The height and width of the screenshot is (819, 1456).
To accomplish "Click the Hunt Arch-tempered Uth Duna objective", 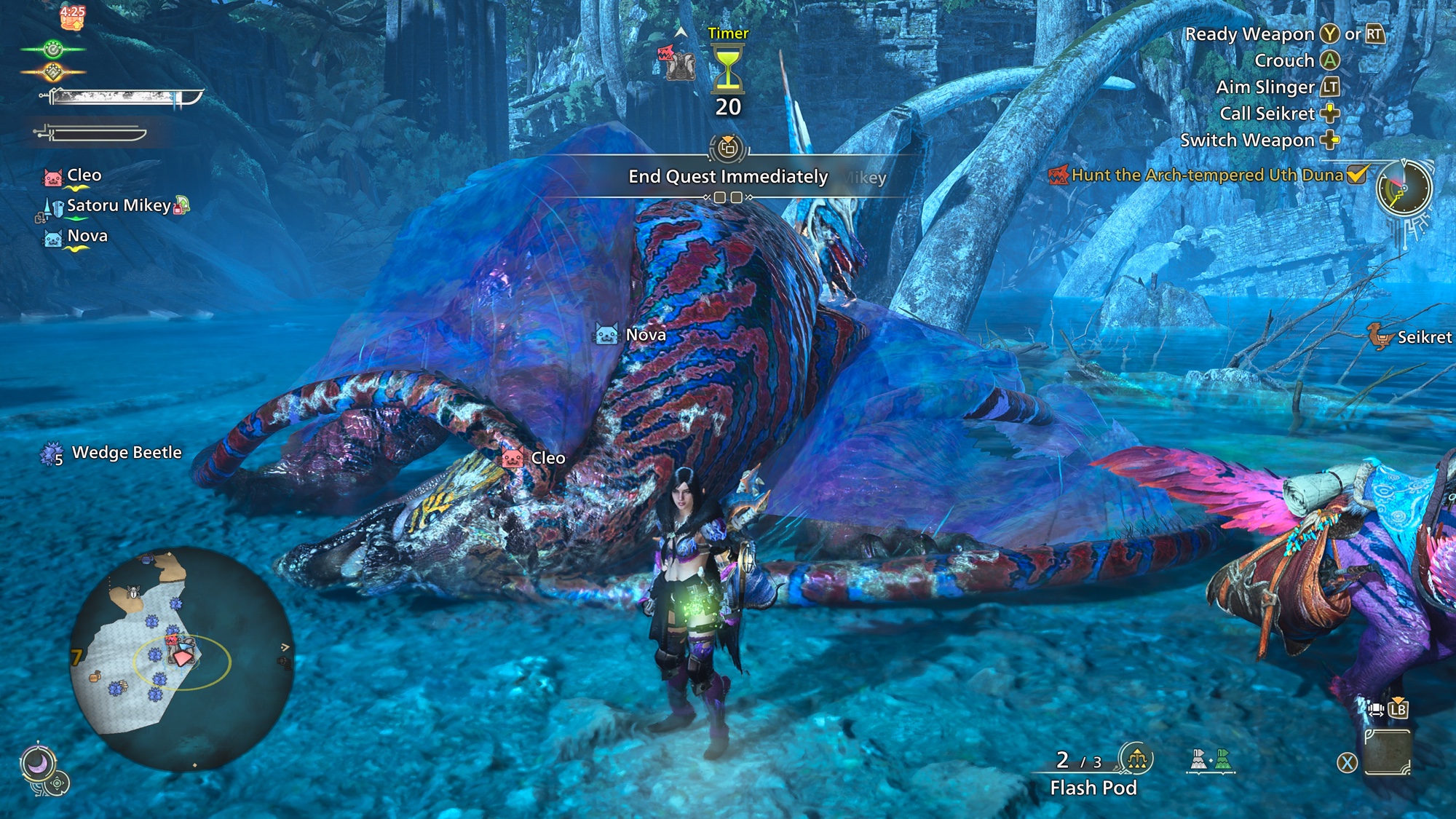I will (x=1207, y=175).
